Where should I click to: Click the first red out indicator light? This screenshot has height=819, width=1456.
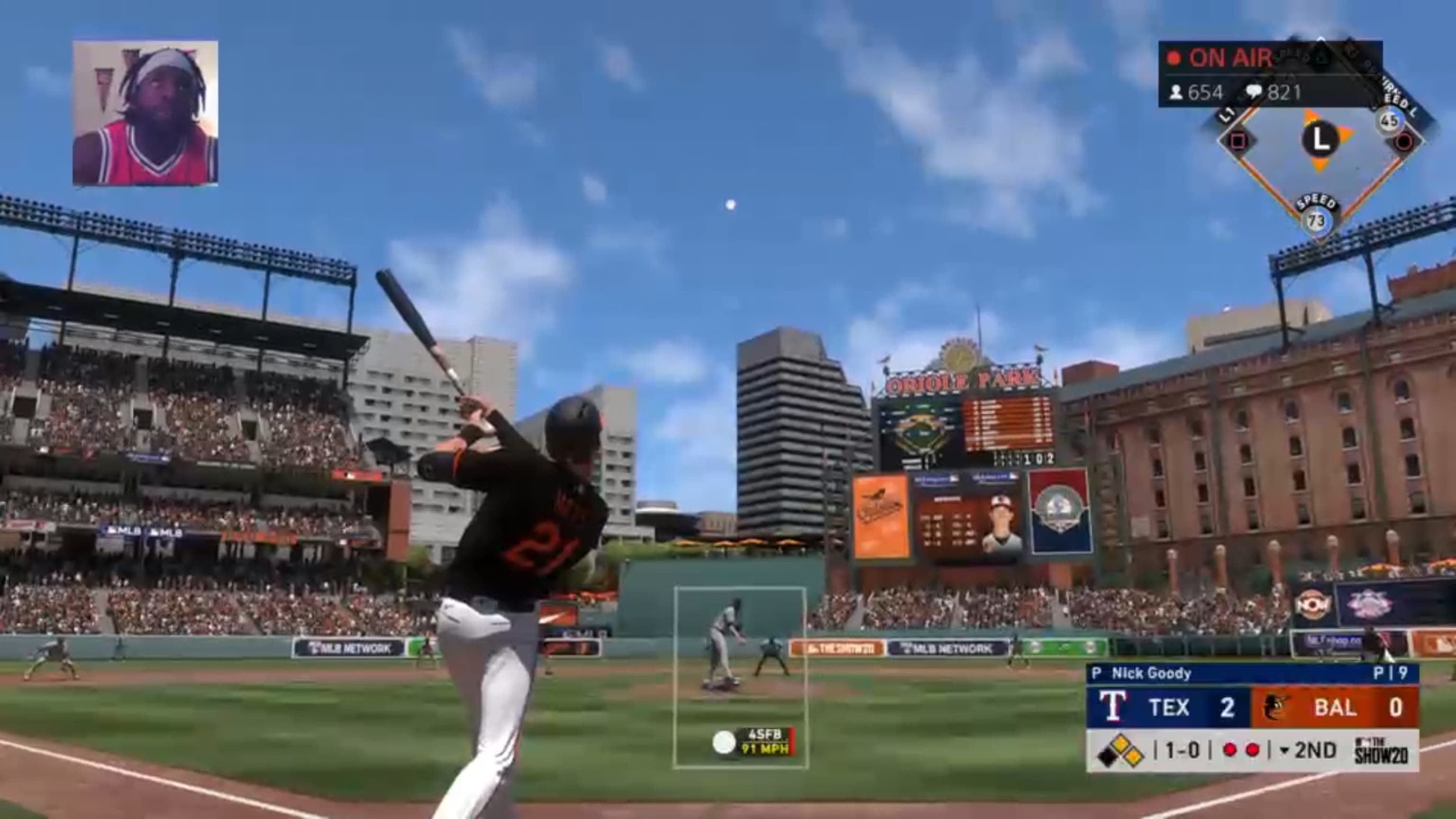click(1230, 753)
